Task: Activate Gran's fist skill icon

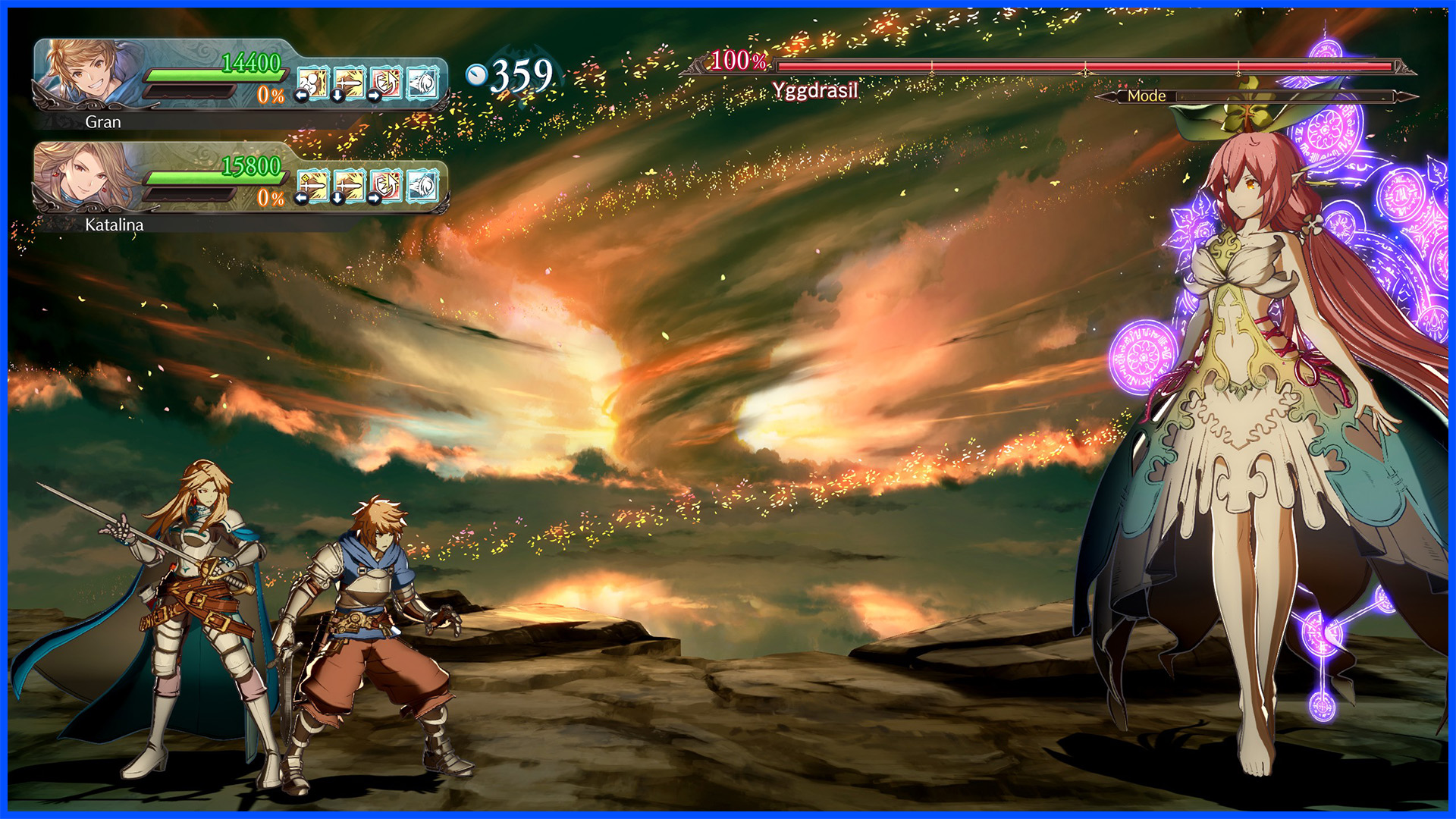Action: pyautogui.click(x=313, y=82)
